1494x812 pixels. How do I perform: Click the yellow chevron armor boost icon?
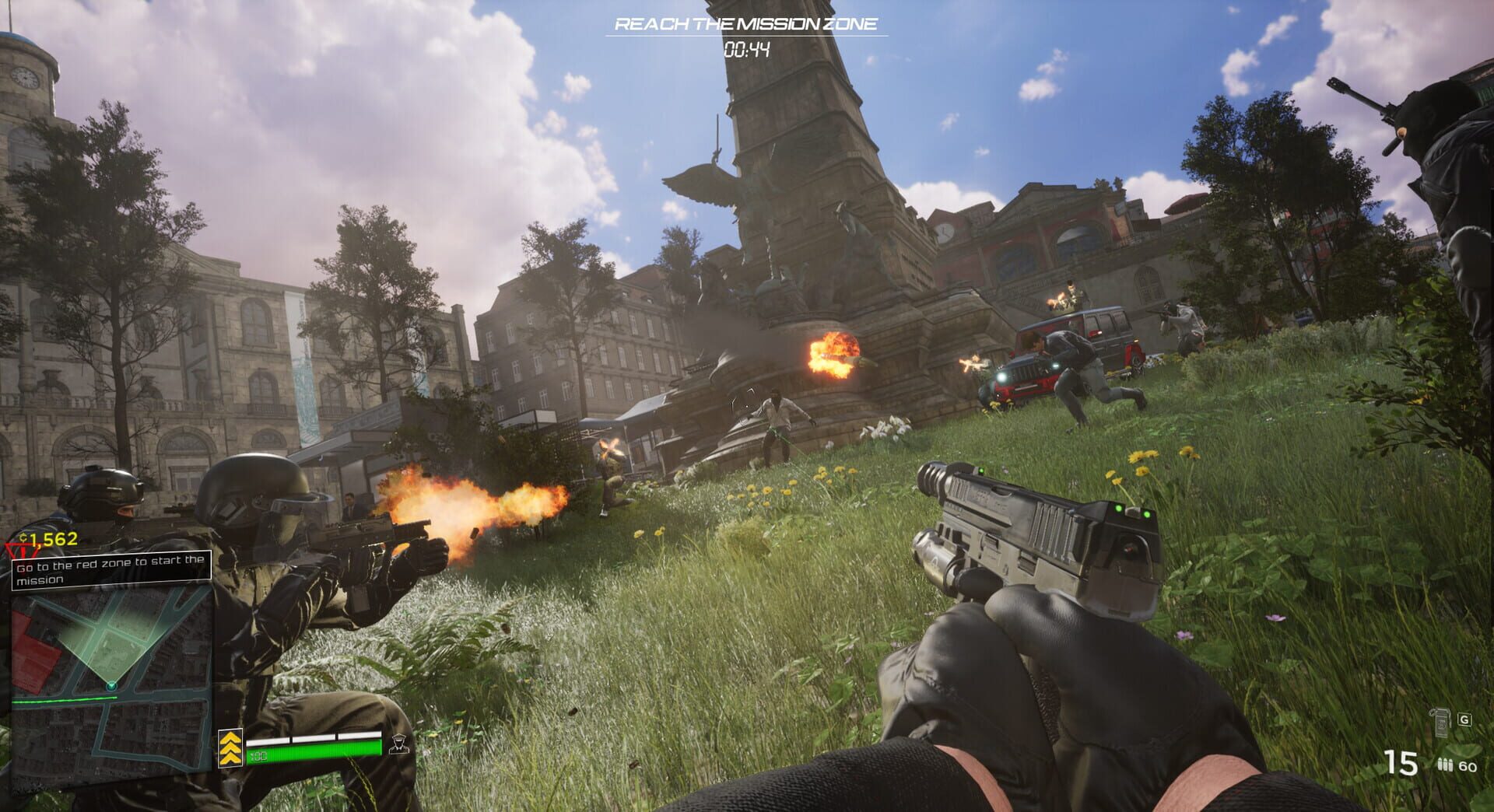tap(231, 748)
